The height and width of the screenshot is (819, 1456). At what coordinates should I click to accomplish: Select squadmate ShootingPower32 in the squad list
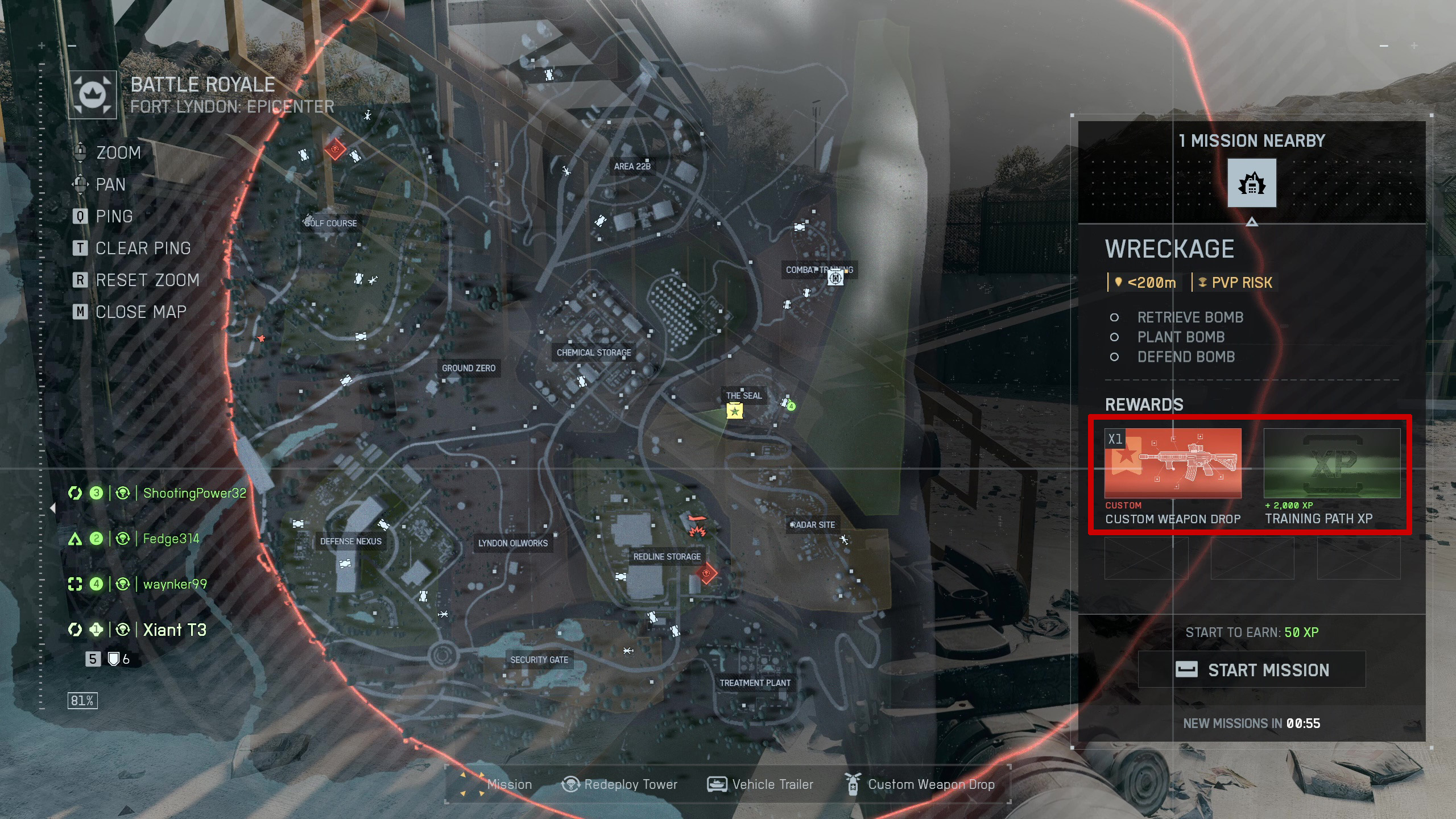(194, 493)
